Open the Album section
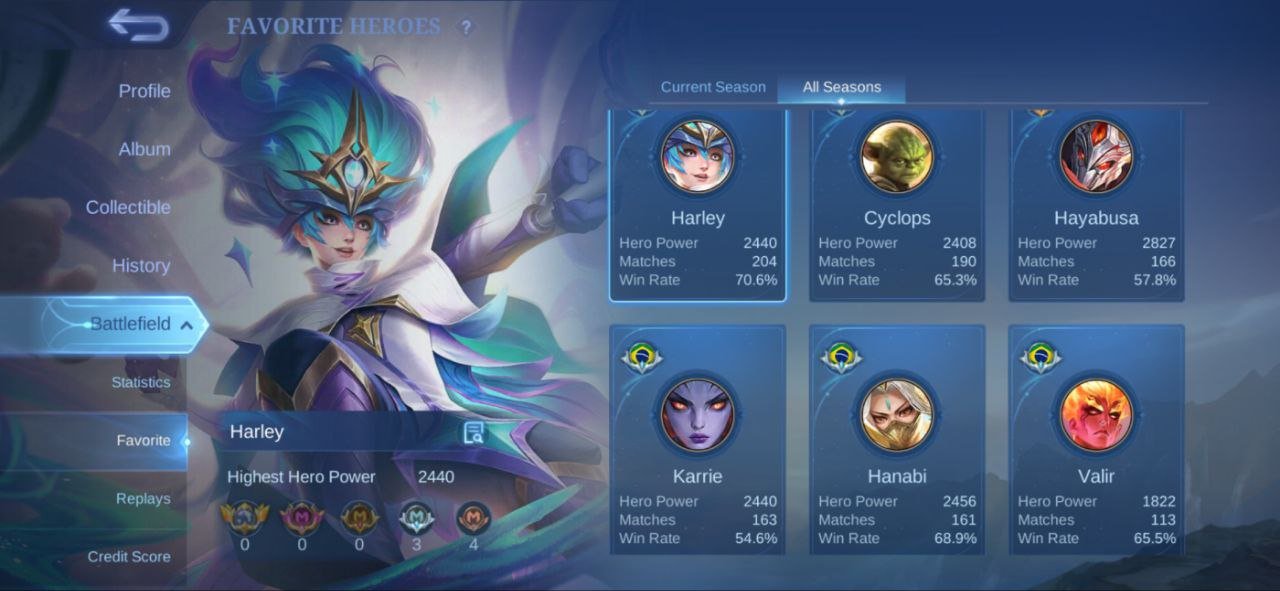This screenshot has height=591, width=1280. click(x=144, y=149)
